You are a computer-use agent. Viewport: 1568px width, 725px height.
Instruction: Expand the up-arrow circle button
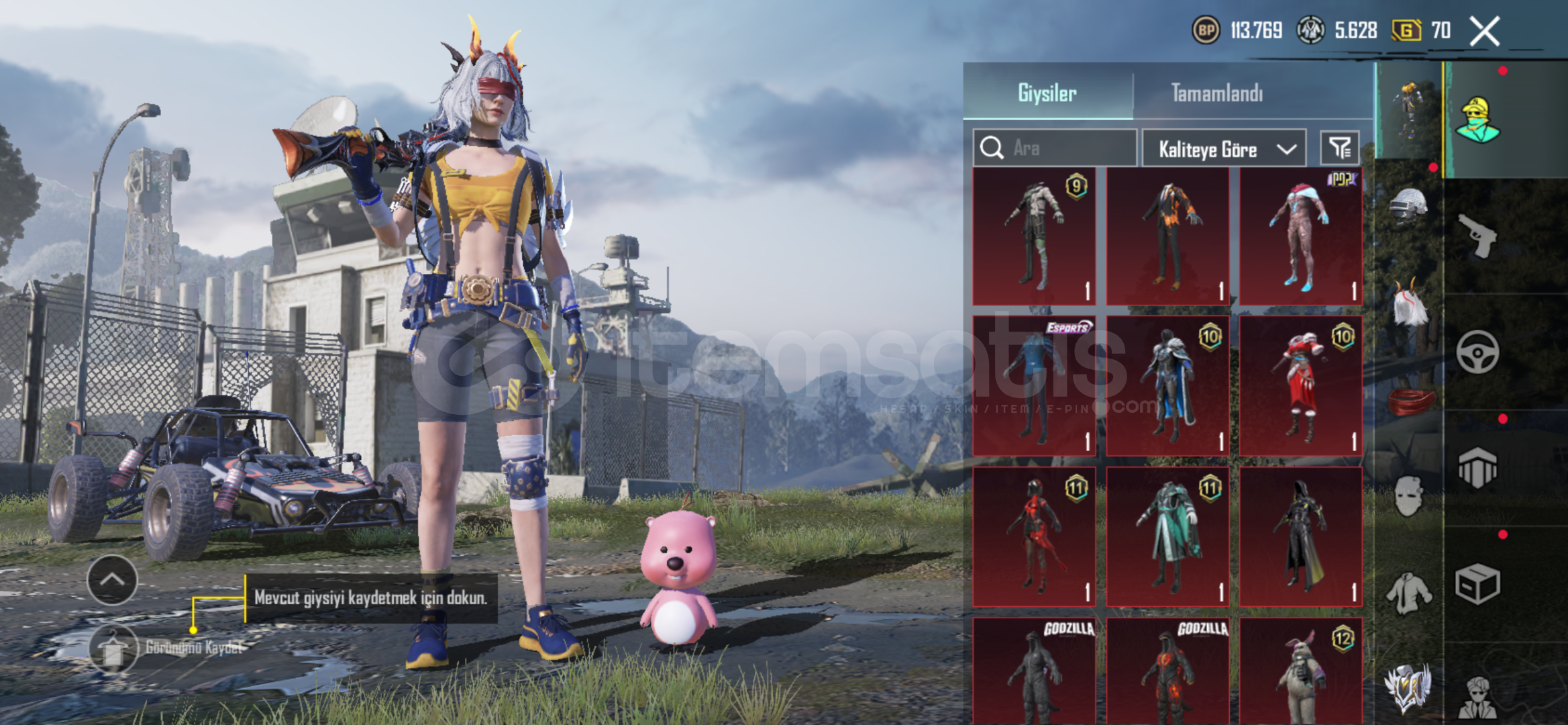point(112,580)
